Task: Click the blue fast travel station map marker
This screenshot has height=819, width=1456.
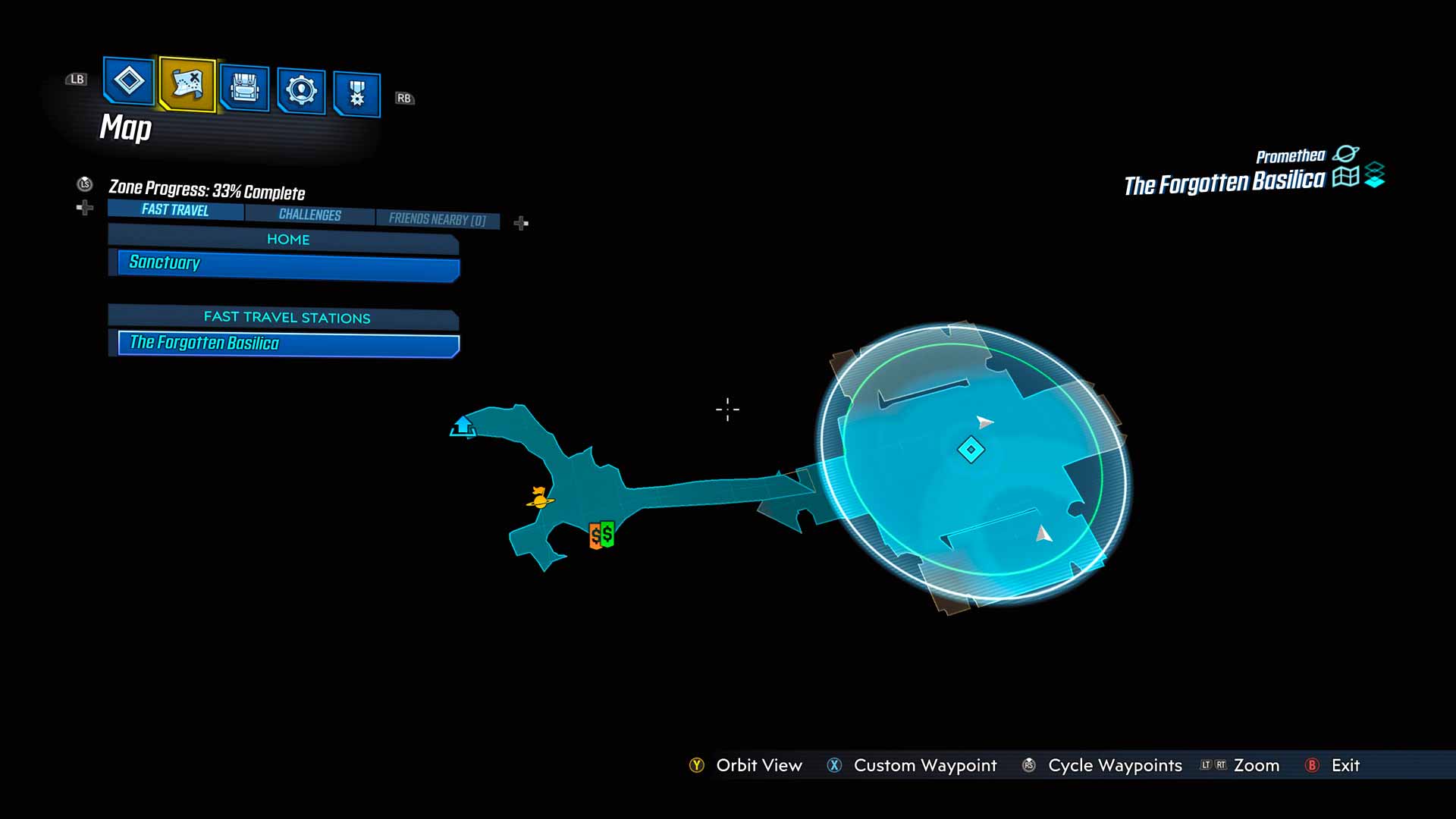Action: tap(463, 426)
